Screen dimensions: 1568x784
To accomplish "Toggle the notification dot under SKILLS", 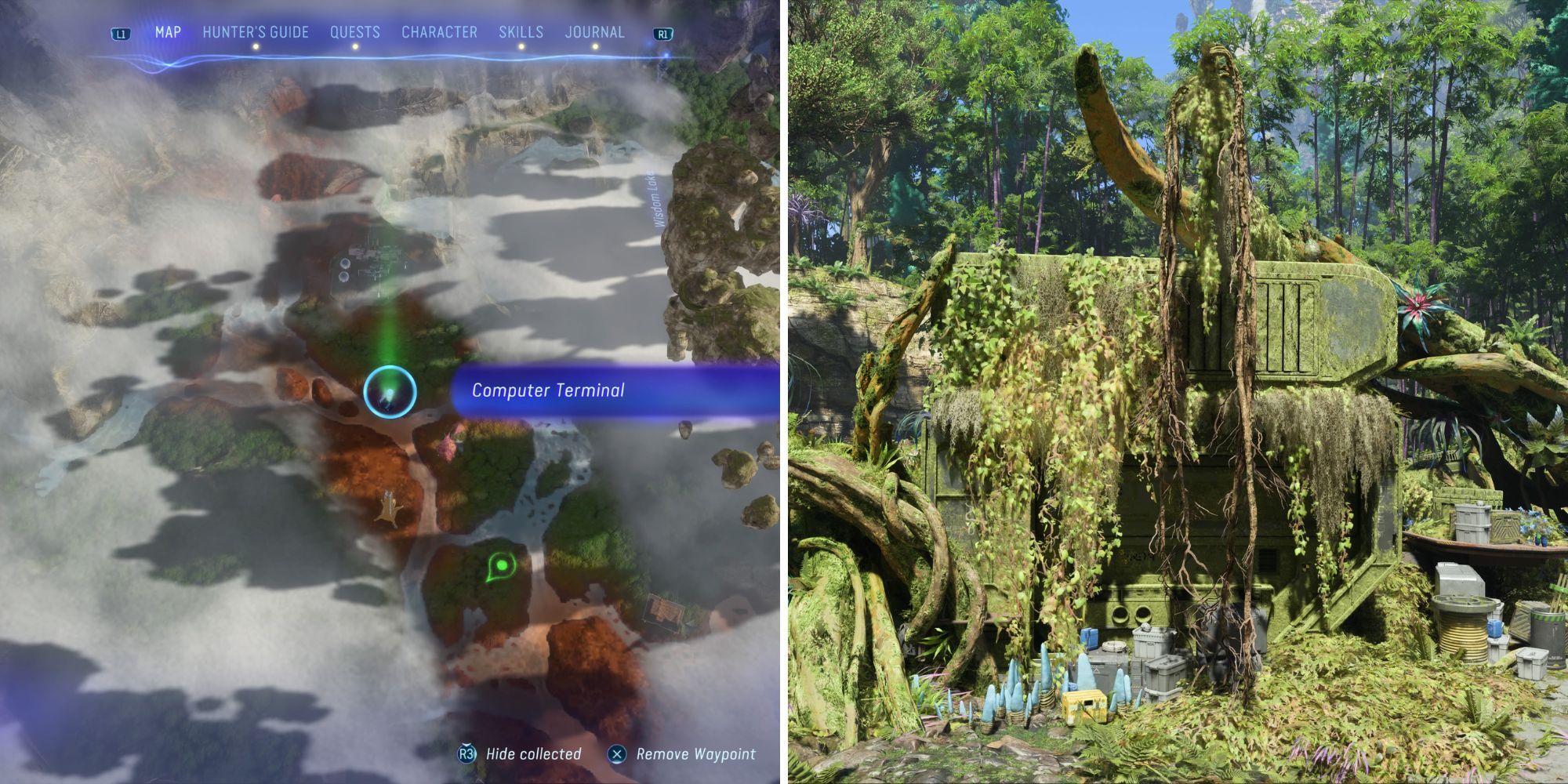I will [x=521, y=46].
